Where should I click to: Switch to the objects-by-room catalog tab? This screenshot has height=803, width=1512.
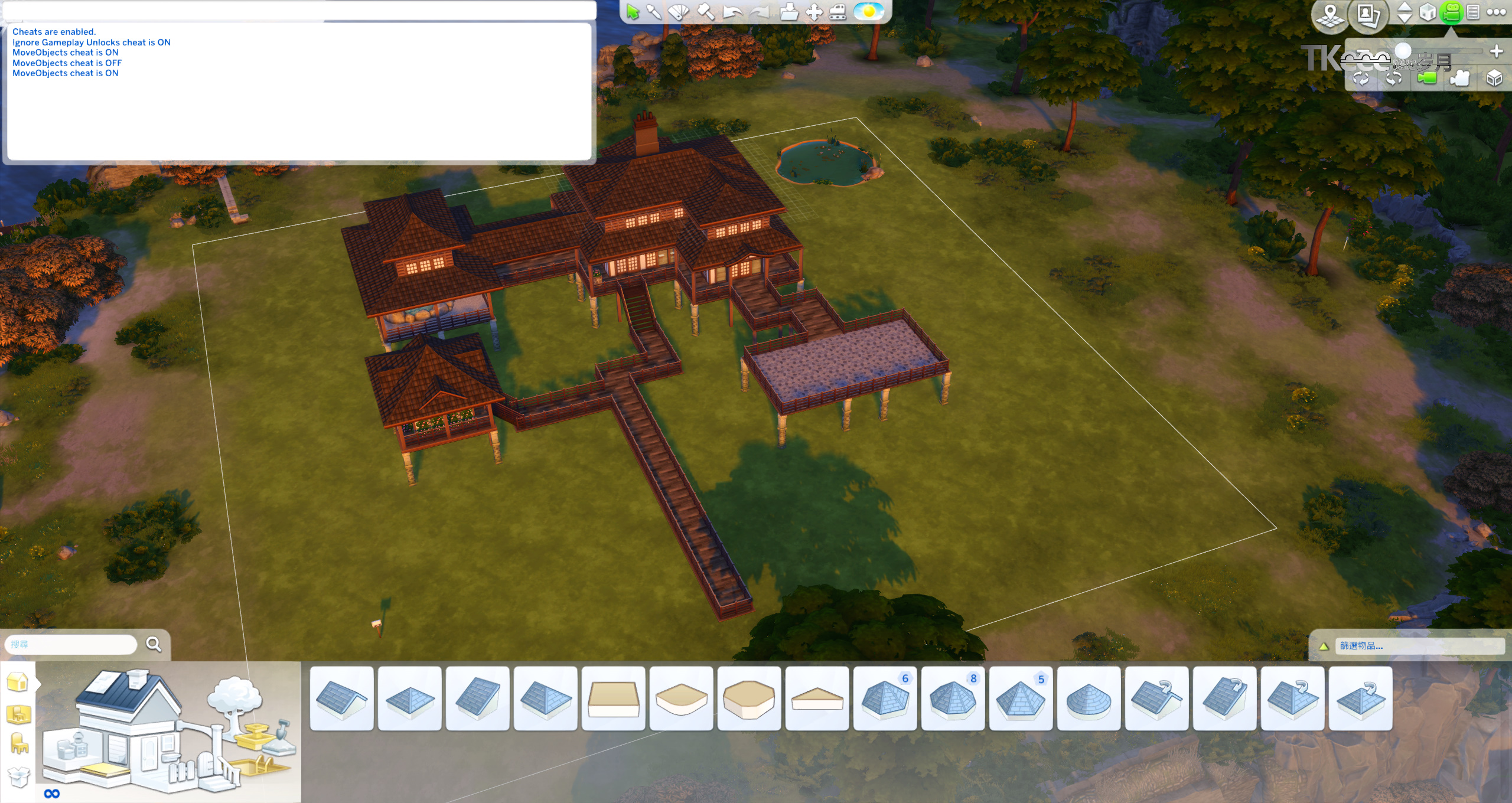18,713
